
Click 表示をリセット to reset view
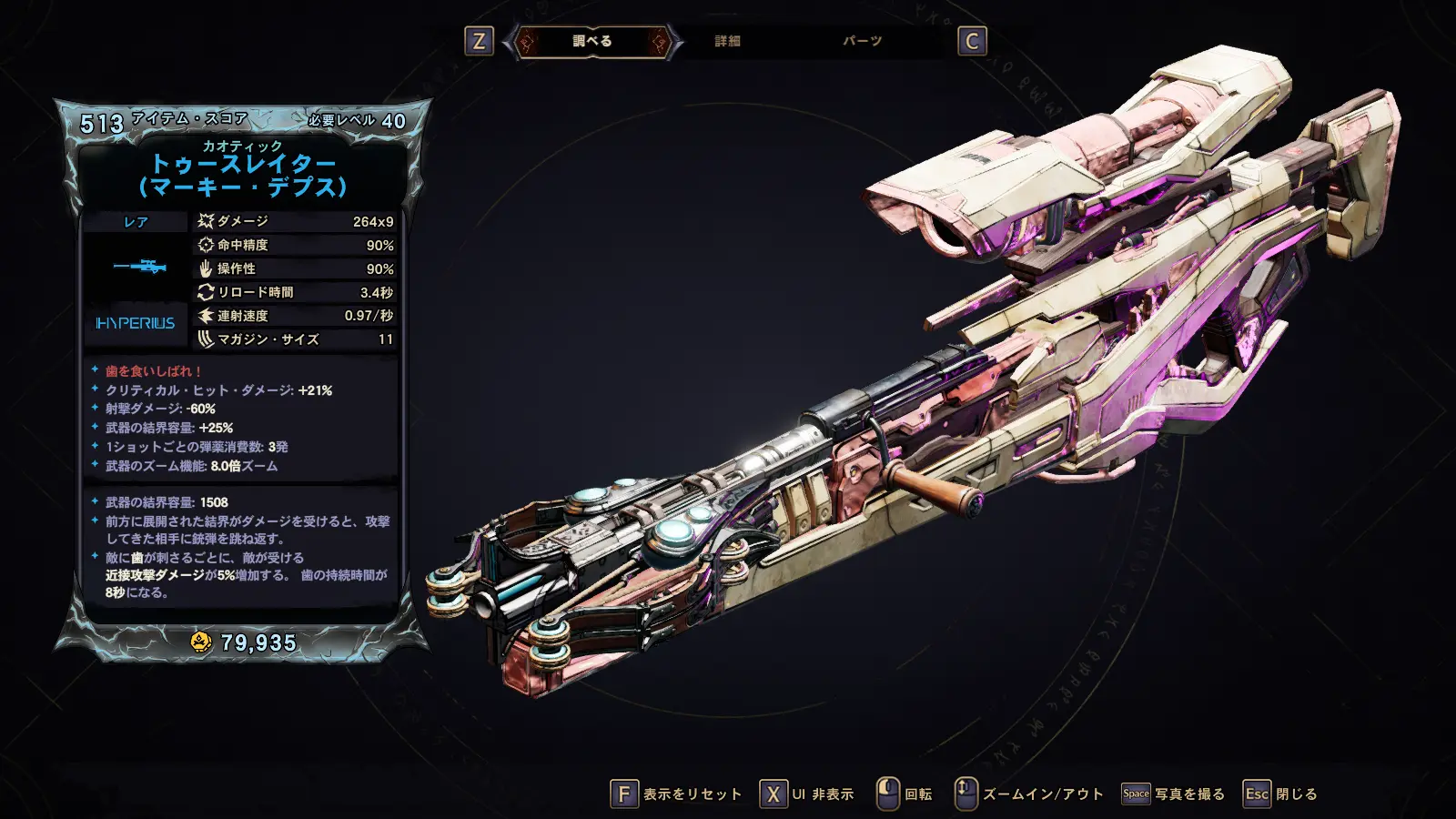[676, 794]
